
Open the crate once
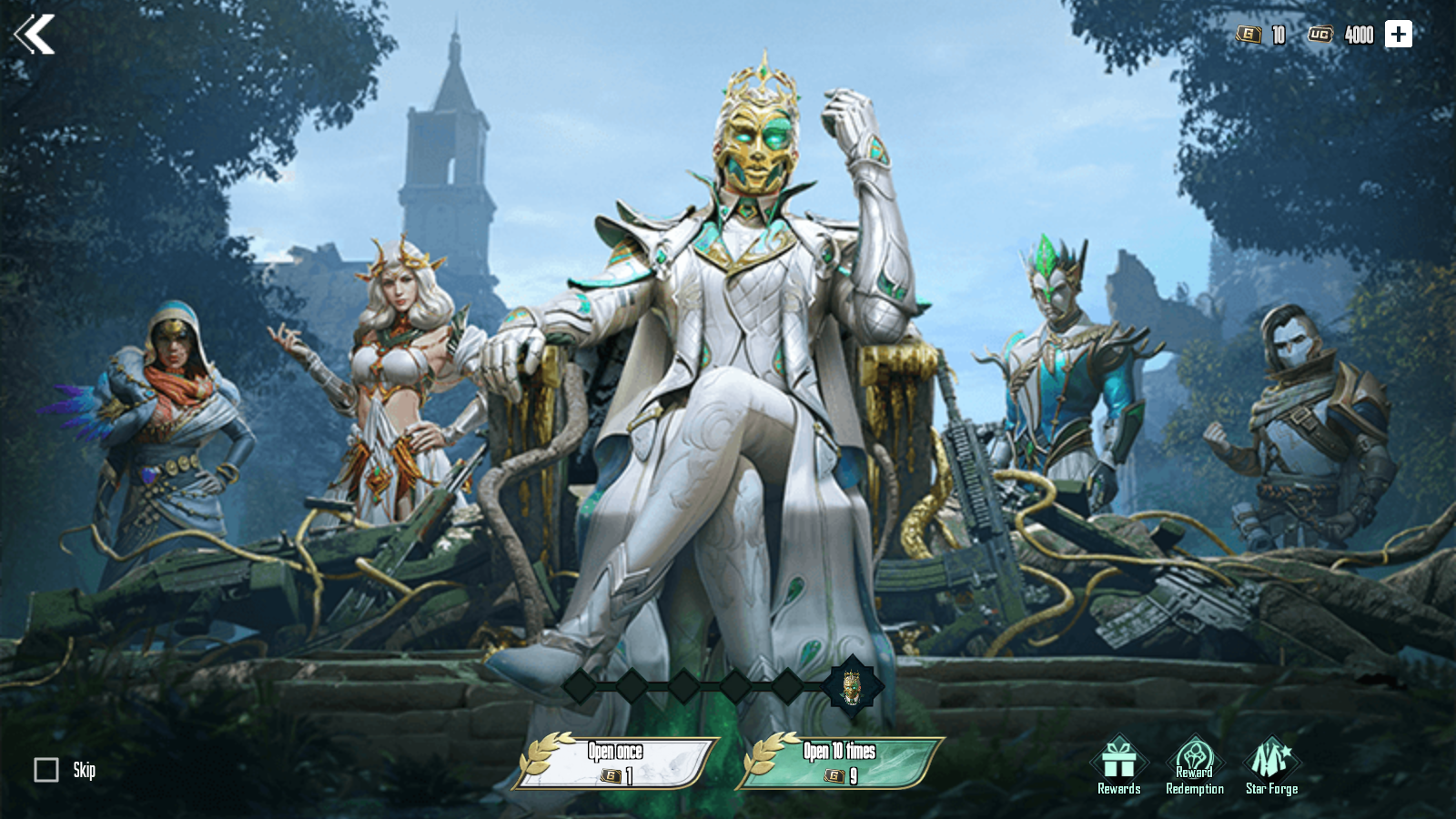(616, 763)
